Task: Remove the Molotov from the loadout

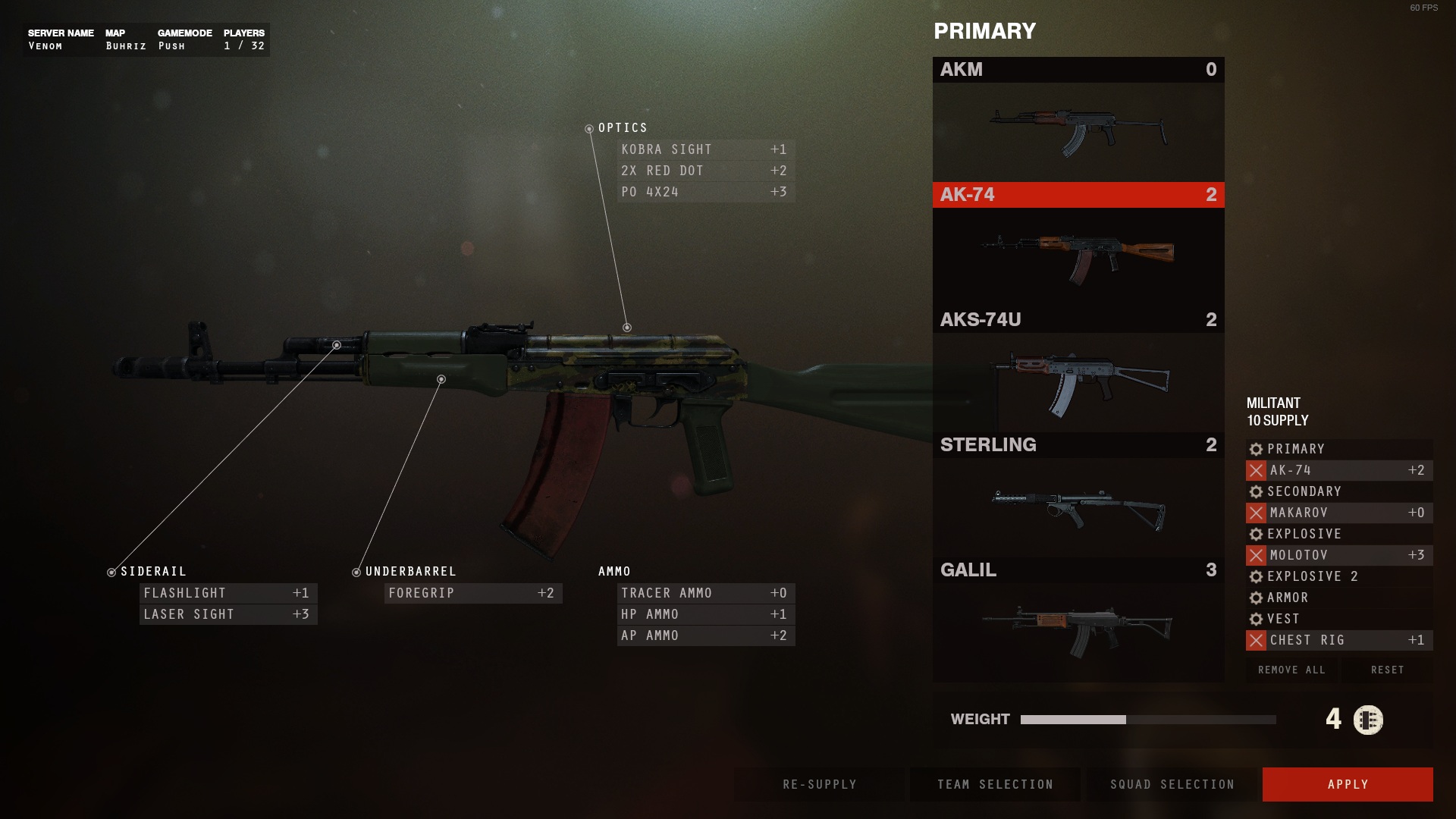Action: click(x=1256, y=555)
